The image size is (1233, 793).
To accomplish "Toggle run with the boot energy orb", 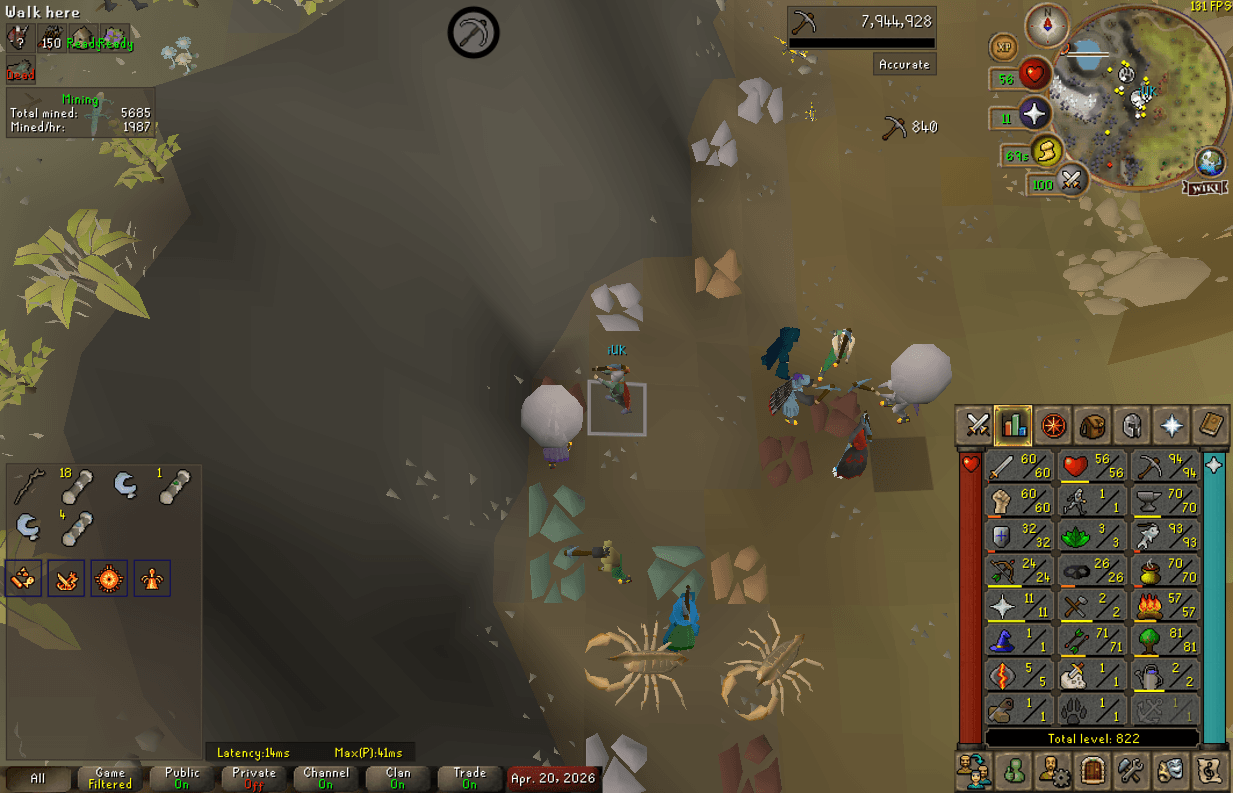I will [x=1045, y=152].
